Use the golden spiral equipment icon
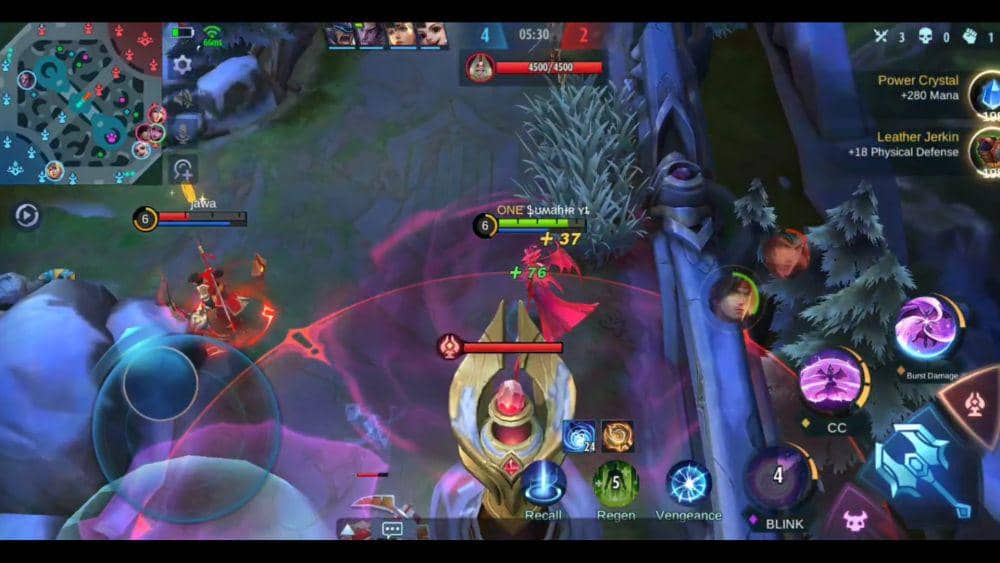 617,436
